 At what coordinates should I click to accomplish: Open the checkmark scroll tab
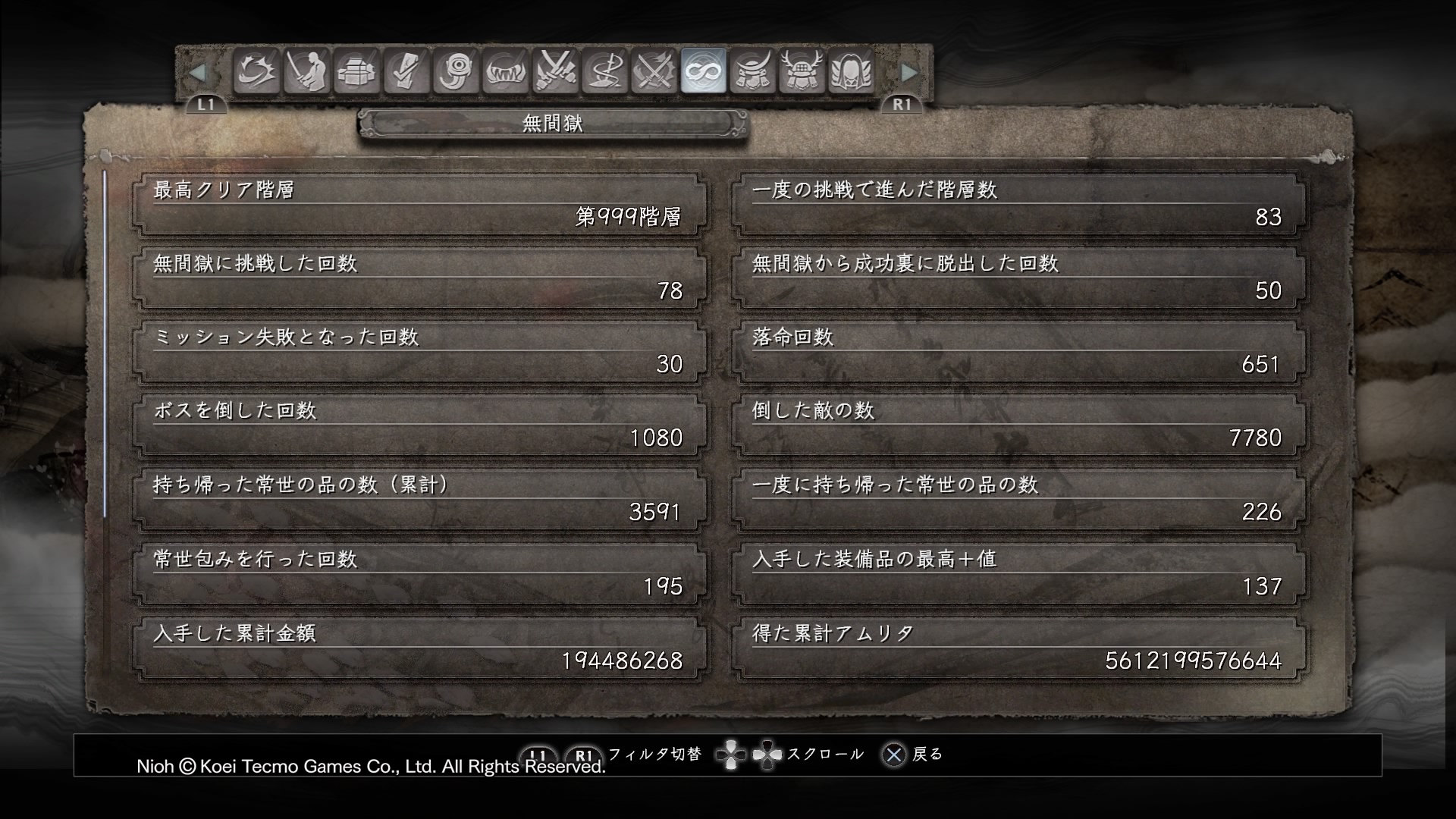pyautogui.click(x=406, y=72)
